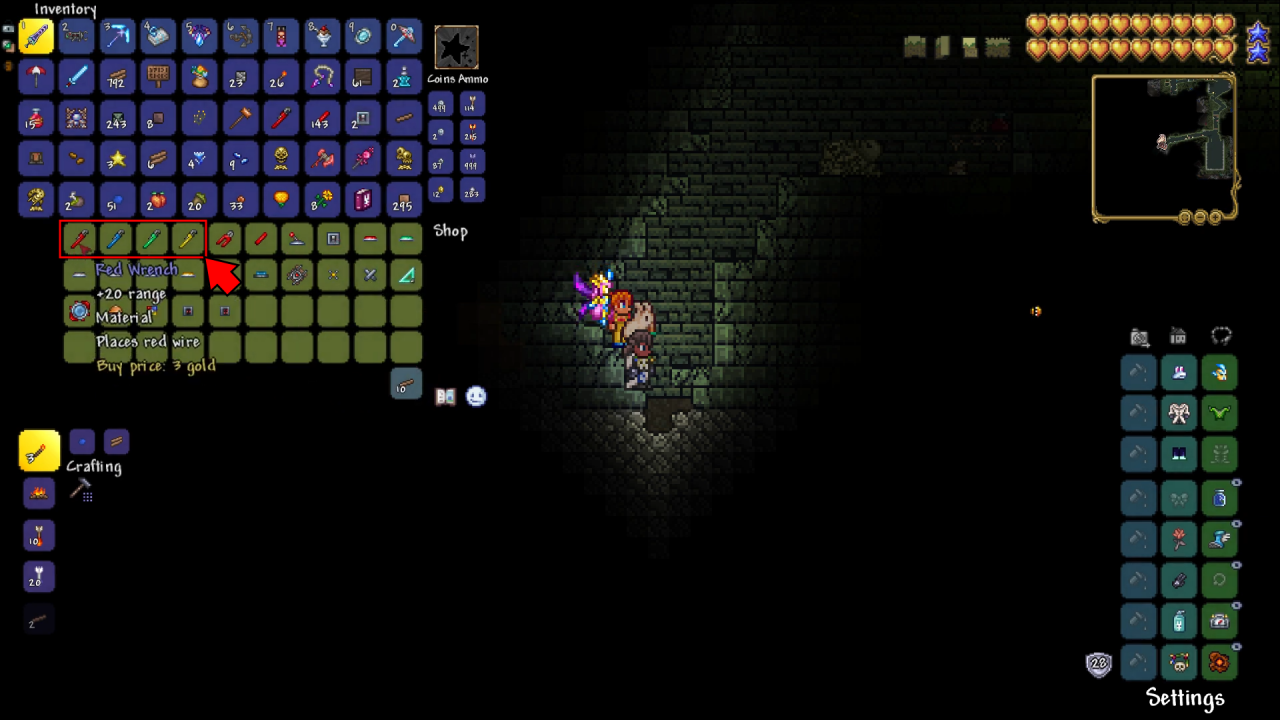The width and height of the screenshot is (1280, 720).
Task: Click the trash slot below the shop grid
Action: (x=406, y=384)
